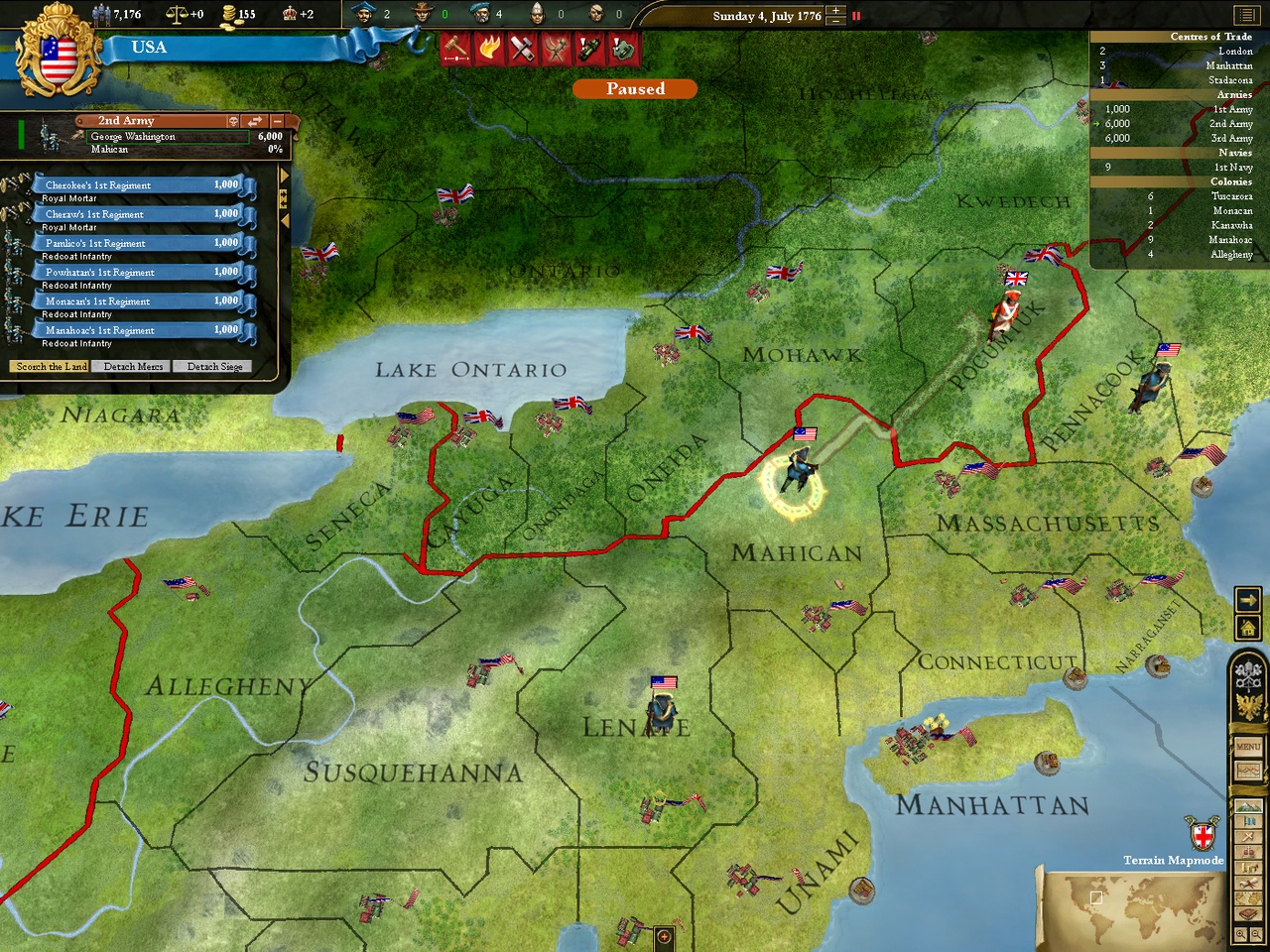Open the MENU button
This screenshot has width=1270, height=952.
click(x=1248, y=746)
